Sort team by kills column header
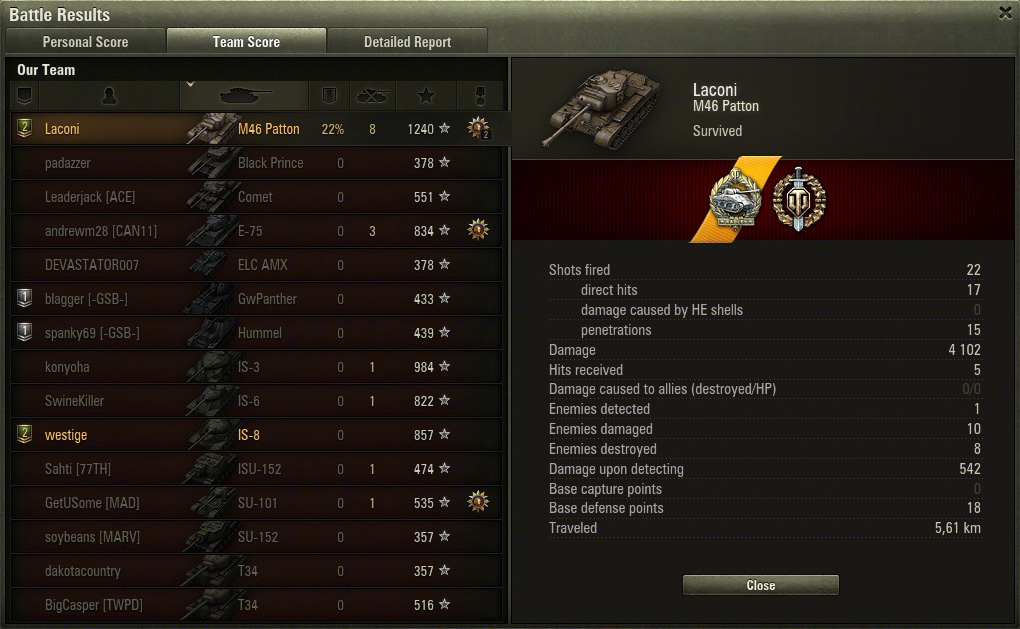 [372, 96]
